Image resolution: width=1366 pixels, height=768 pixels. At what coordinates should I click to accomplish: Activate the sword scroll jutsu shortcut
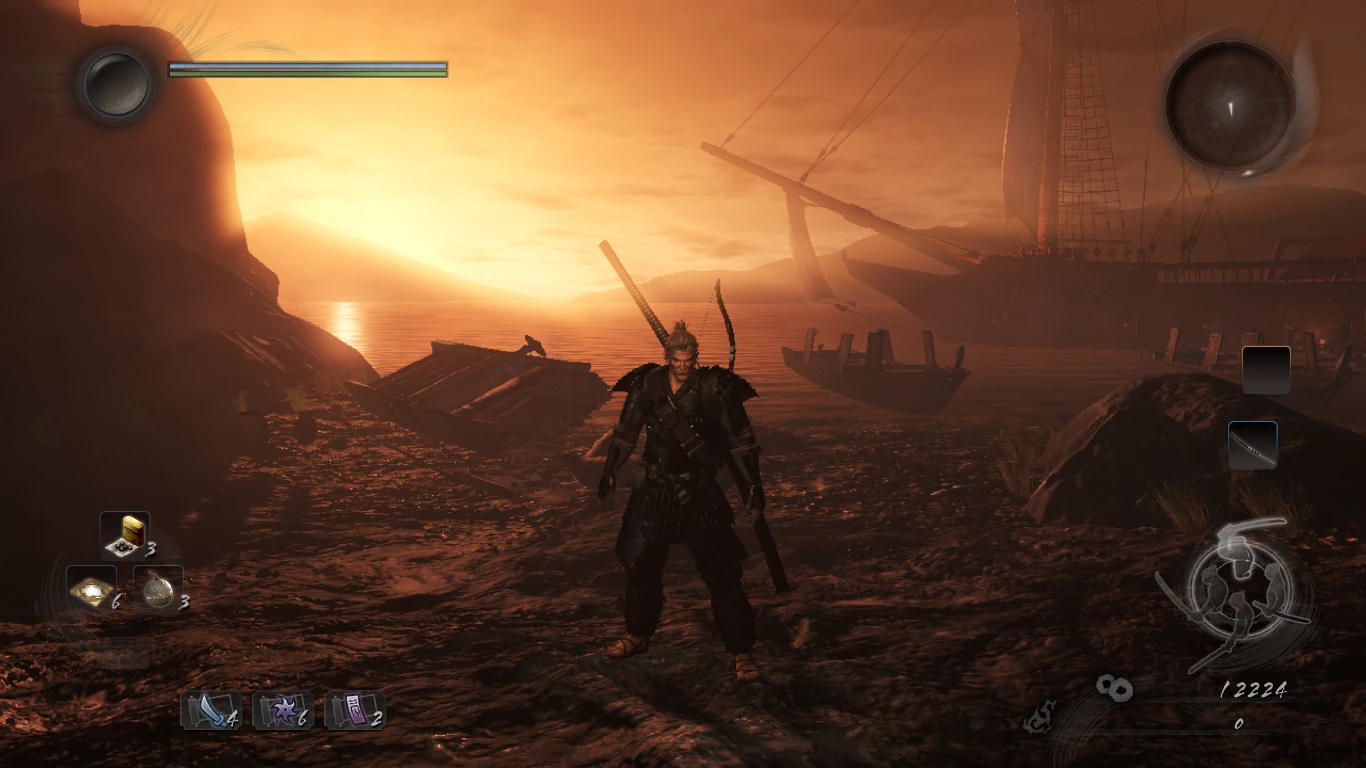[210, 711]
